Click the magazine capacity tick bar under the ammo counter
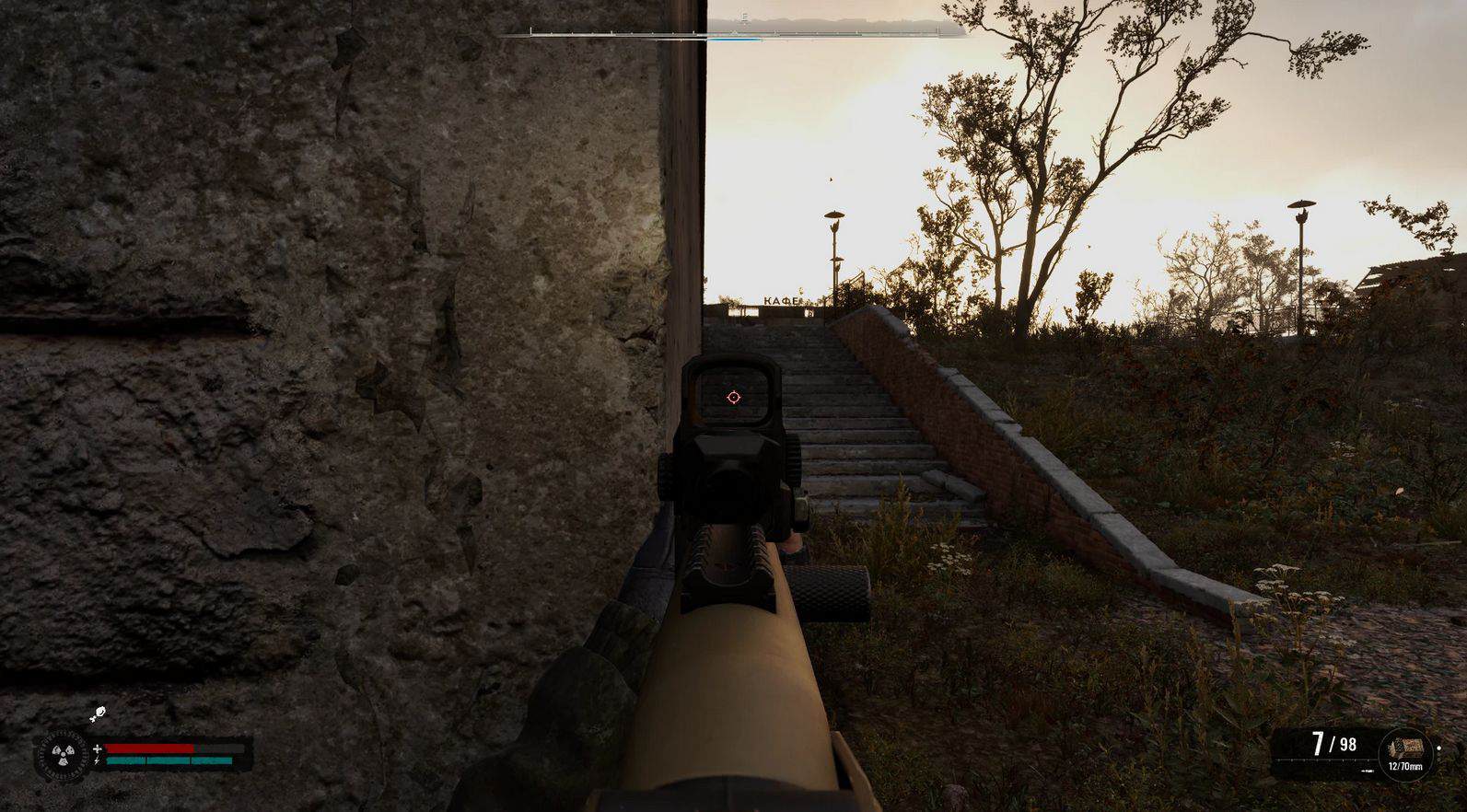Viewport: 1467px width, 812px height. (x=1322, y=760)
